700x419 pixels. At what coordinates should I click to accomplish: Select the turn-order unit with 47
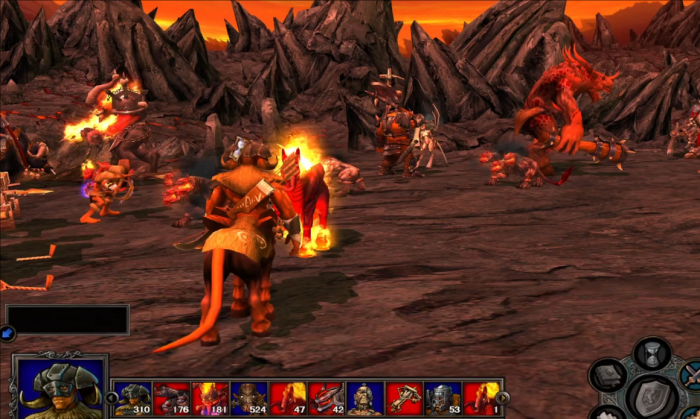point(287,397)
